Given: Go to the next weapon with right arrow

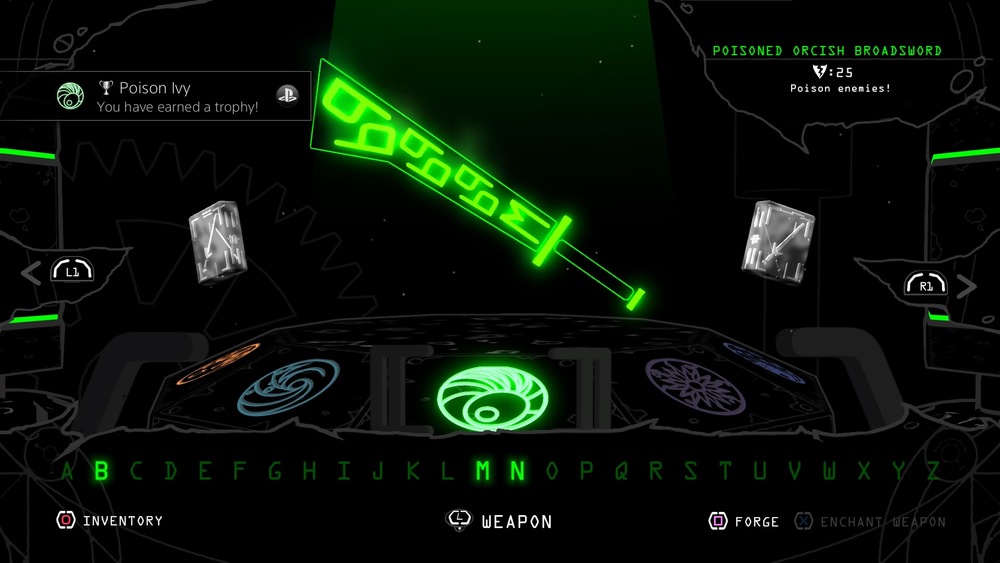Looking at the screenshot, I should [x=966, y=285].
